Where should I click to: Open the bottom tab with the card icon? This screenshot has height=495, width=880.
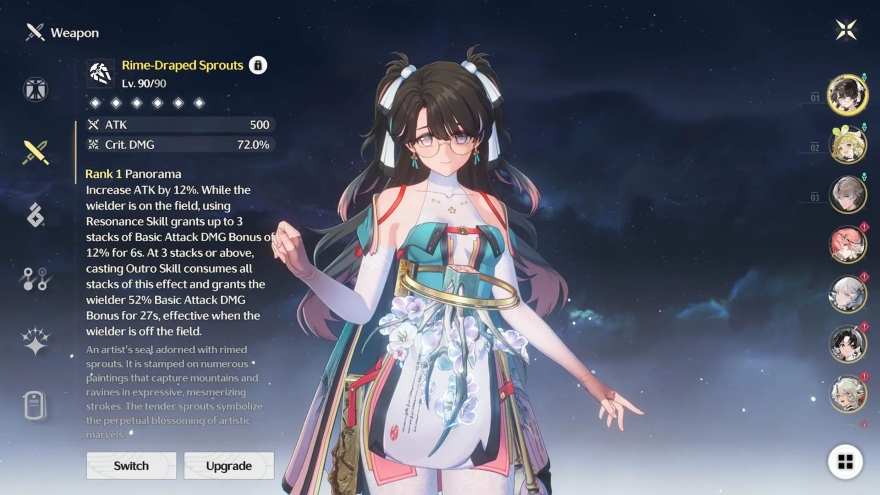36,405
